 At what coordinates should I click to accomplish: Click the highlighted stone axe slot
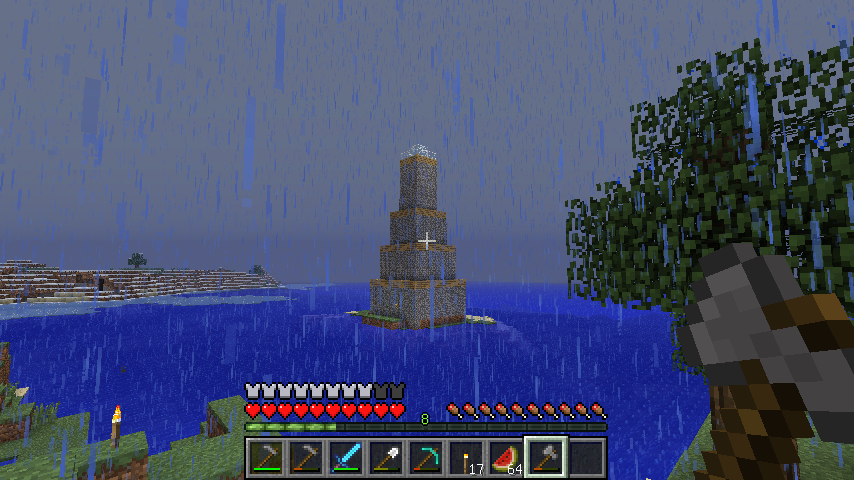(546, 458)
